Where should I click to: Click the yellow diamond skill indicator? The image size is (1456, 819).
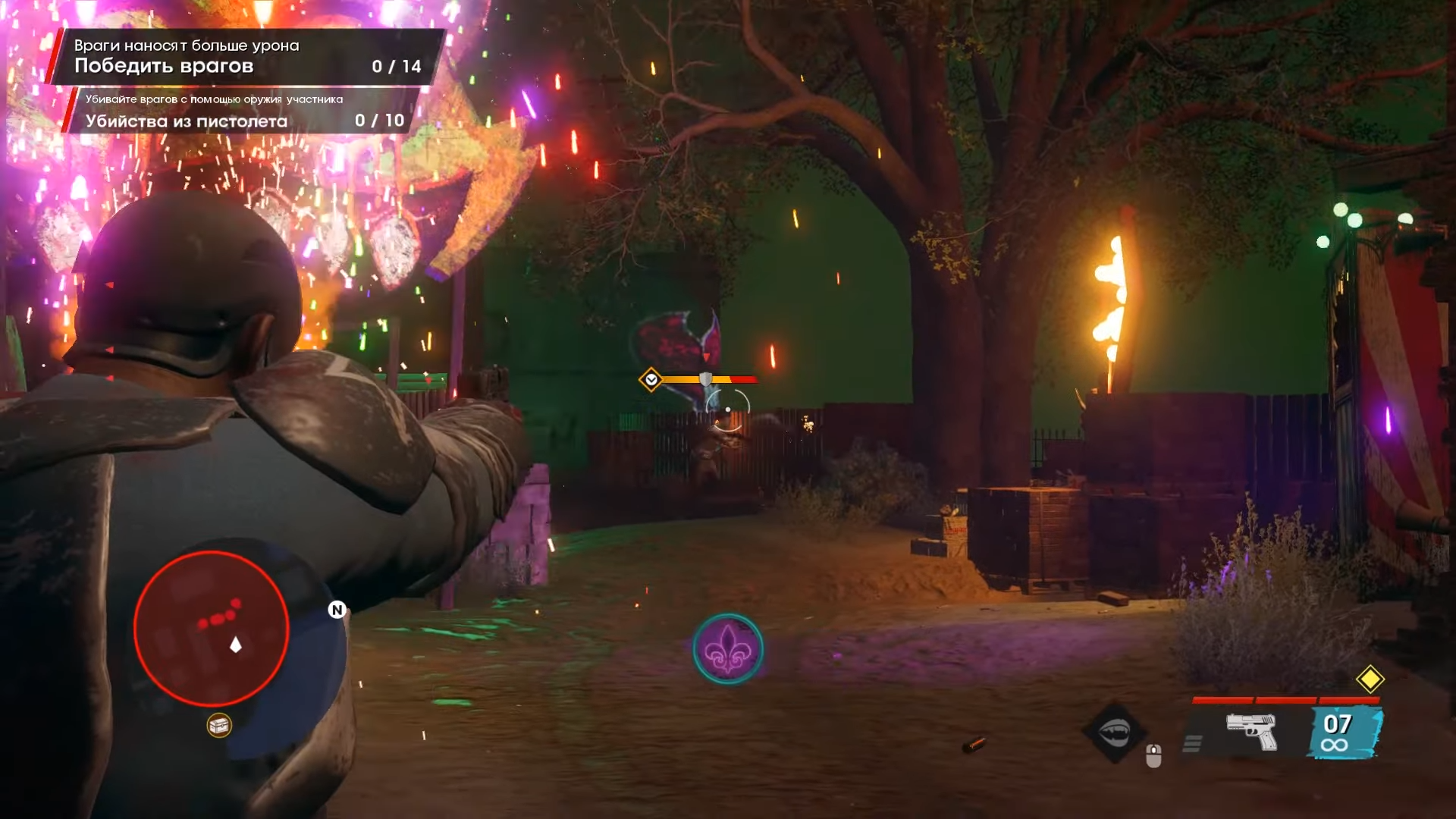tap(1370, 679)
